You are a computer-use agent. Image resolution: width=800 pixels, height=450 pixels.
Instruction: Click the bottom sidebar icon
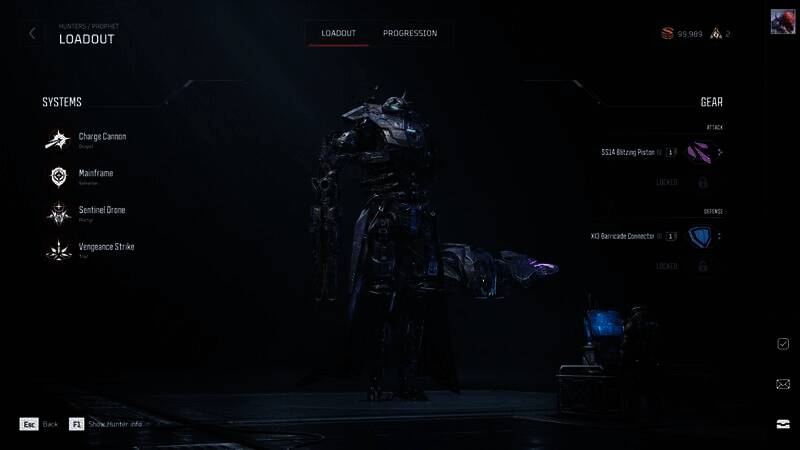[x=783, y=423]
